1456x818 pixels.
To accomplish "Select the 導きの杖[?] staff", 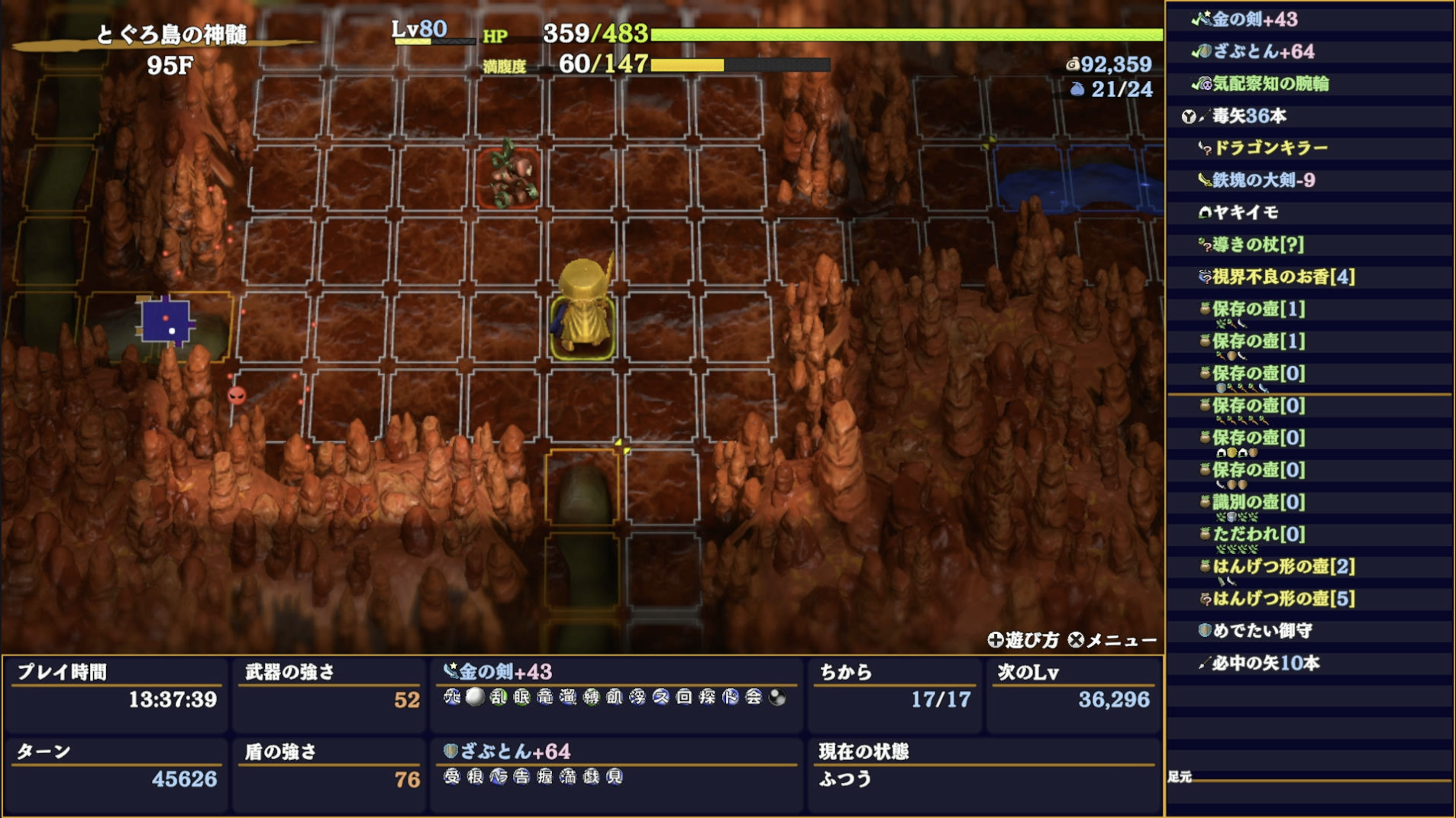I will click(1257, 244).
